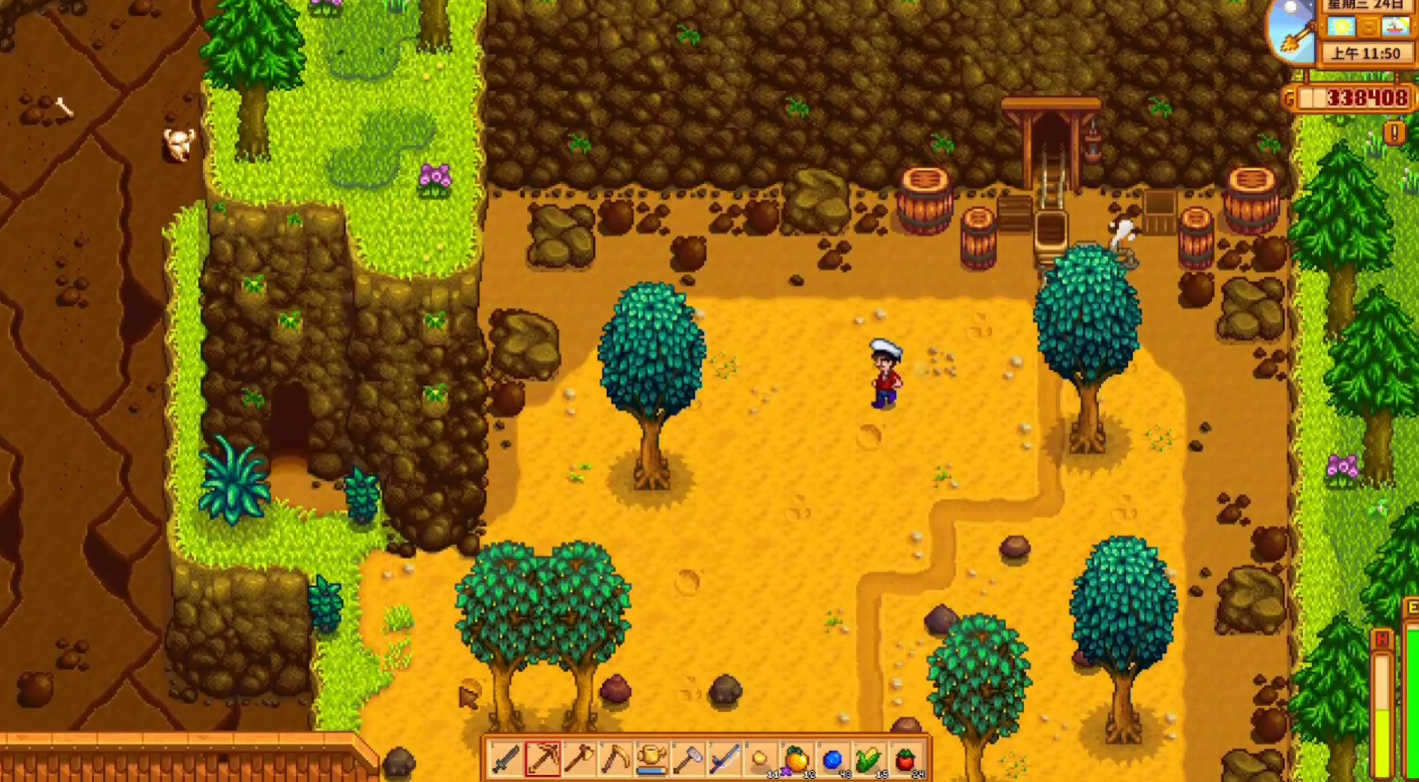This screenshot has height=782, width=1419.
Task: Select the orange fruit with purple star
Action: point(796,759)
